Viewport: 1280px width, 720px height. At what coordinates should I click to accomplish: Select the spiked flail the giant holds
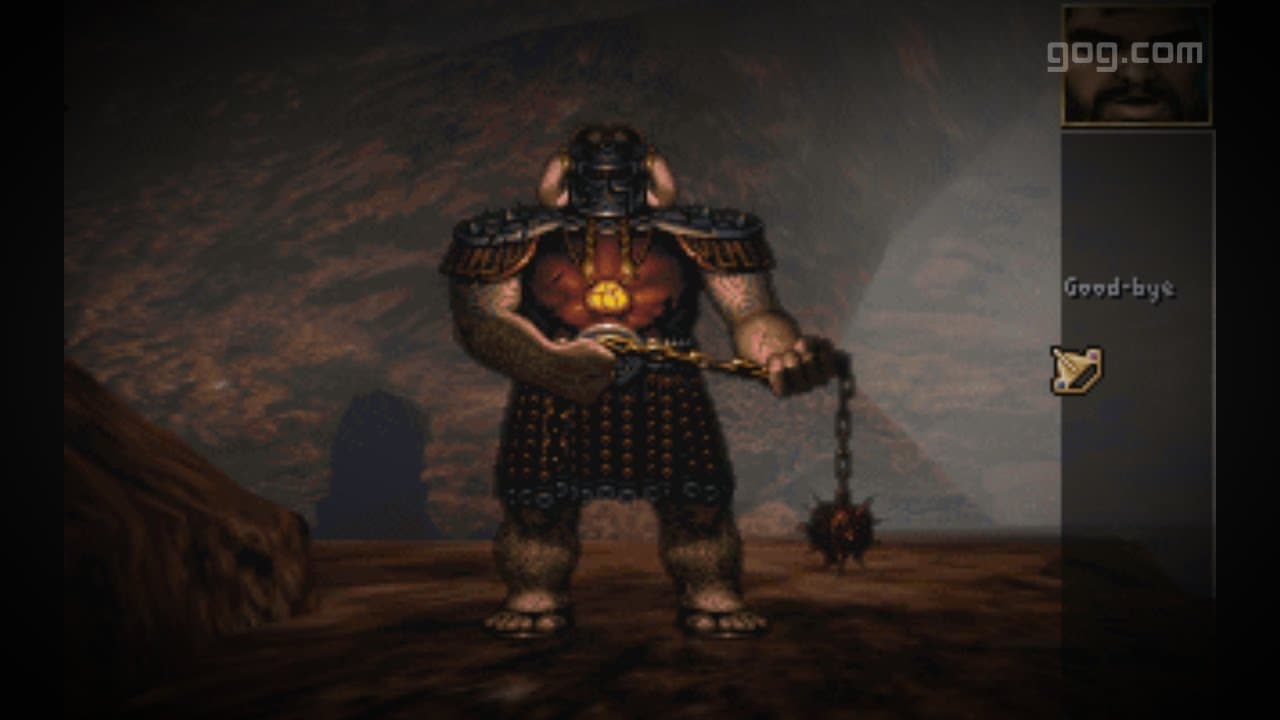point(840,525)
